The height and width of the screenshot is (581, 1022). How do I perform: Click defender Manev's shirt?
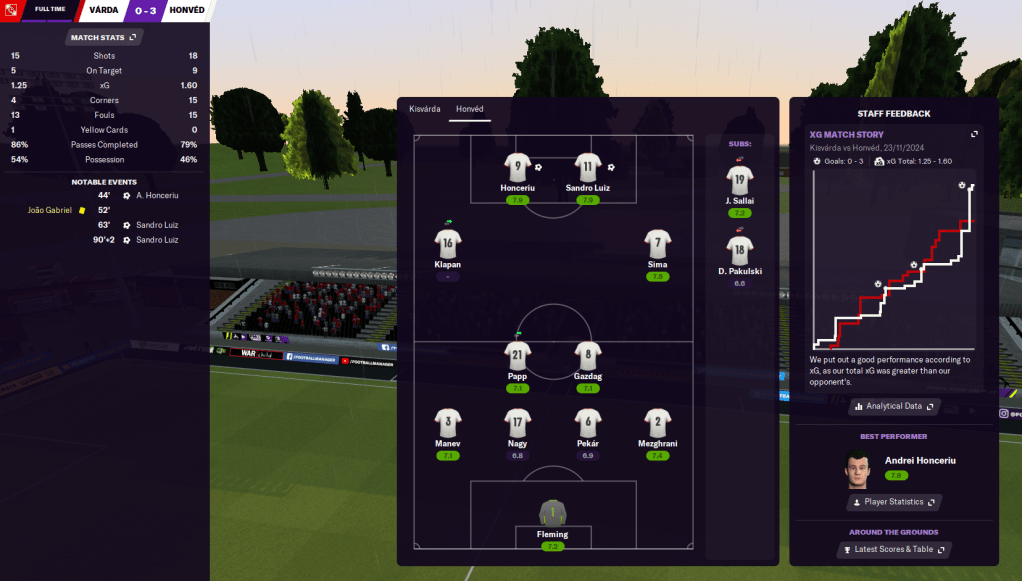click(x=447, y=422)
